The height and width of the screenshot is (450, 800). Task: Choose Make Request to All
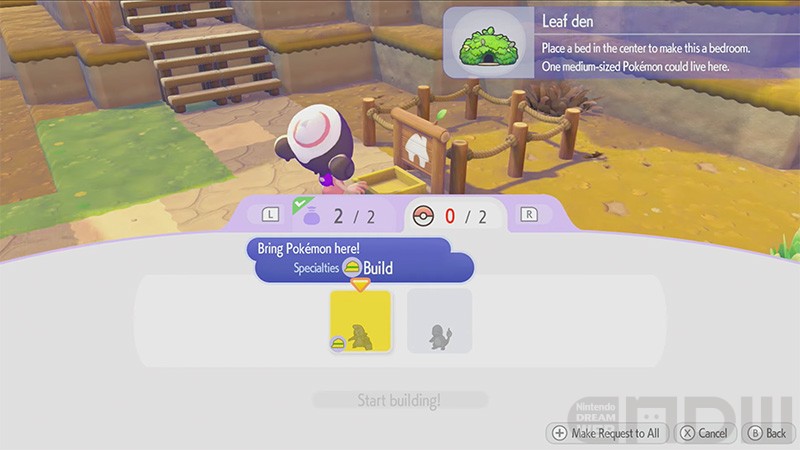point(606,433)
